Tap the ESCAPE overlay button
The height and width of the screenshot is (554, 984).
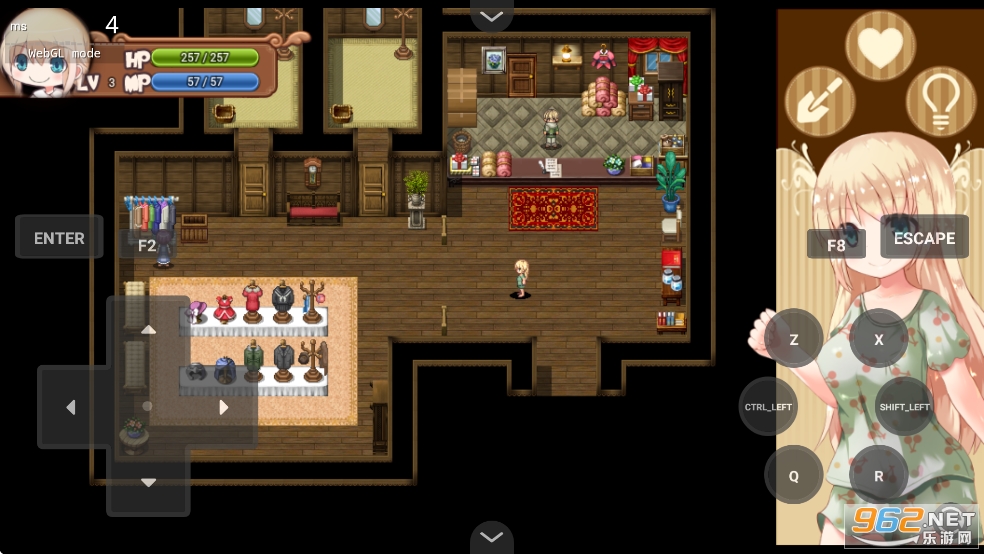pyautogui.click(x=924, y=238)
